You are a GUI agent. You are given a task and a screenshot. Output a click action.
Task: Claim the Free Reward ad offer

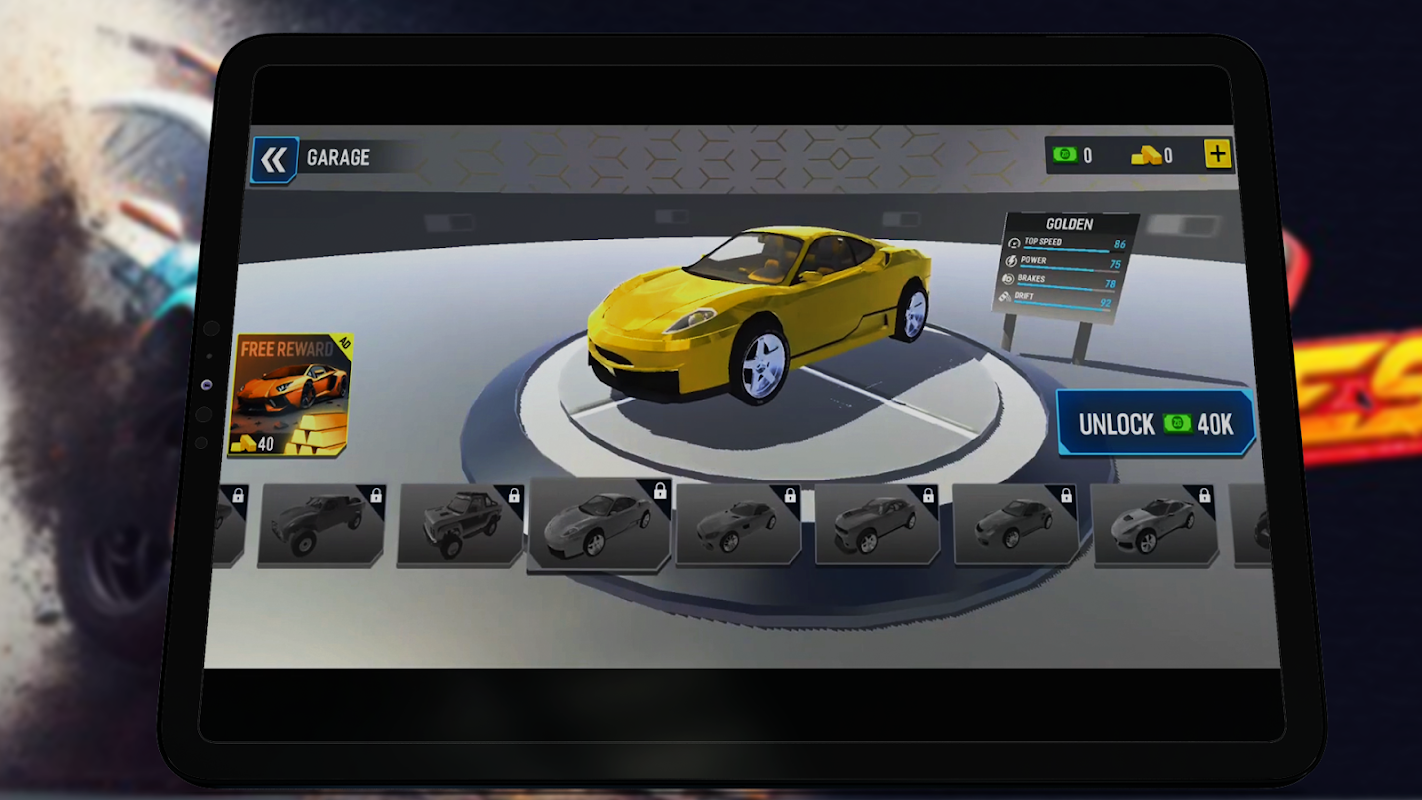point(291,395)
